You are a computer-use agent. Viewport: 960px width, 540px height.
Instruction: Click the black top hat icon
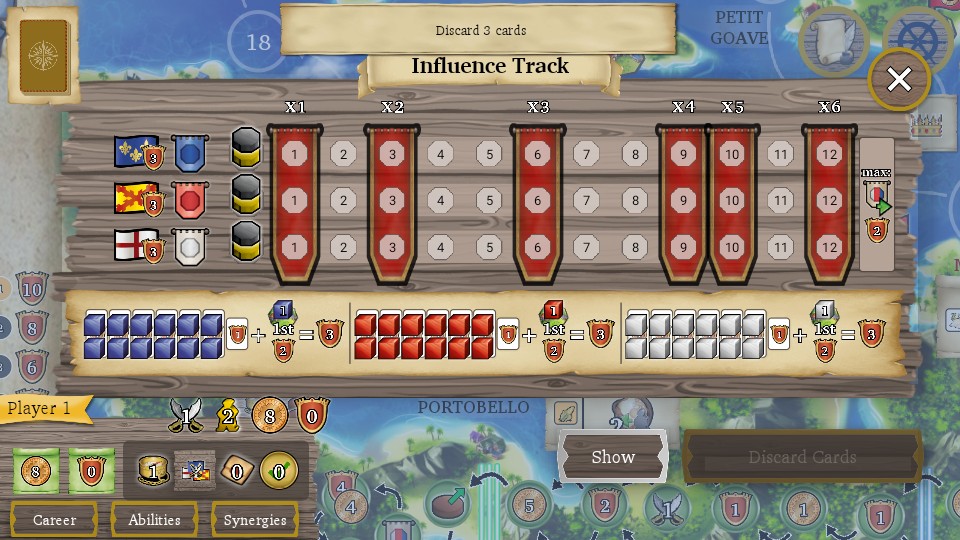point(152,470)
